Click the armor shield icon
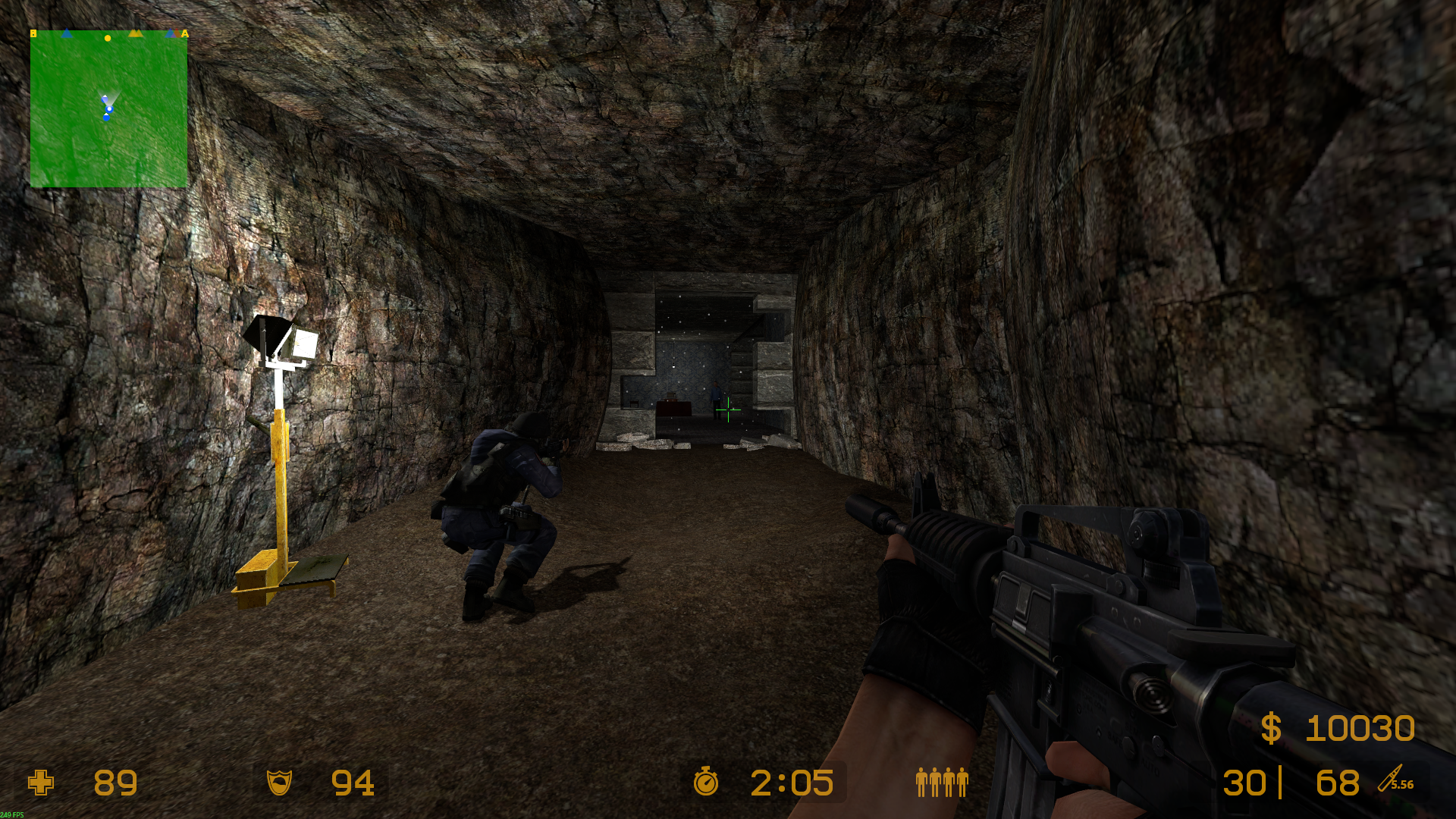Image resolution: width=1456 pixels, height=819 pixels. [x=279, y=782]
